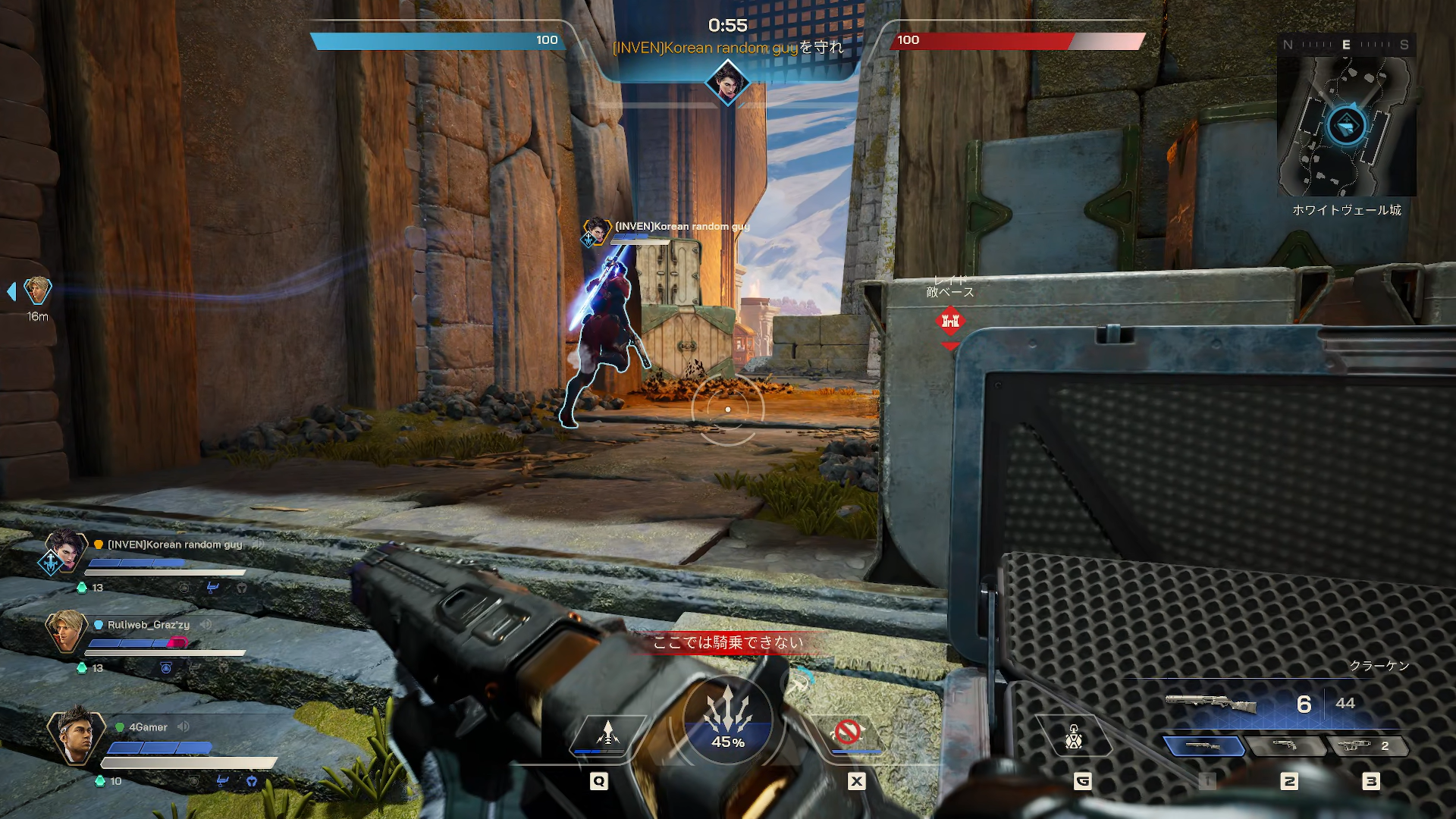Select the red enemy base marker
This screenshot has width=1456, height=819.
point(950,321)
